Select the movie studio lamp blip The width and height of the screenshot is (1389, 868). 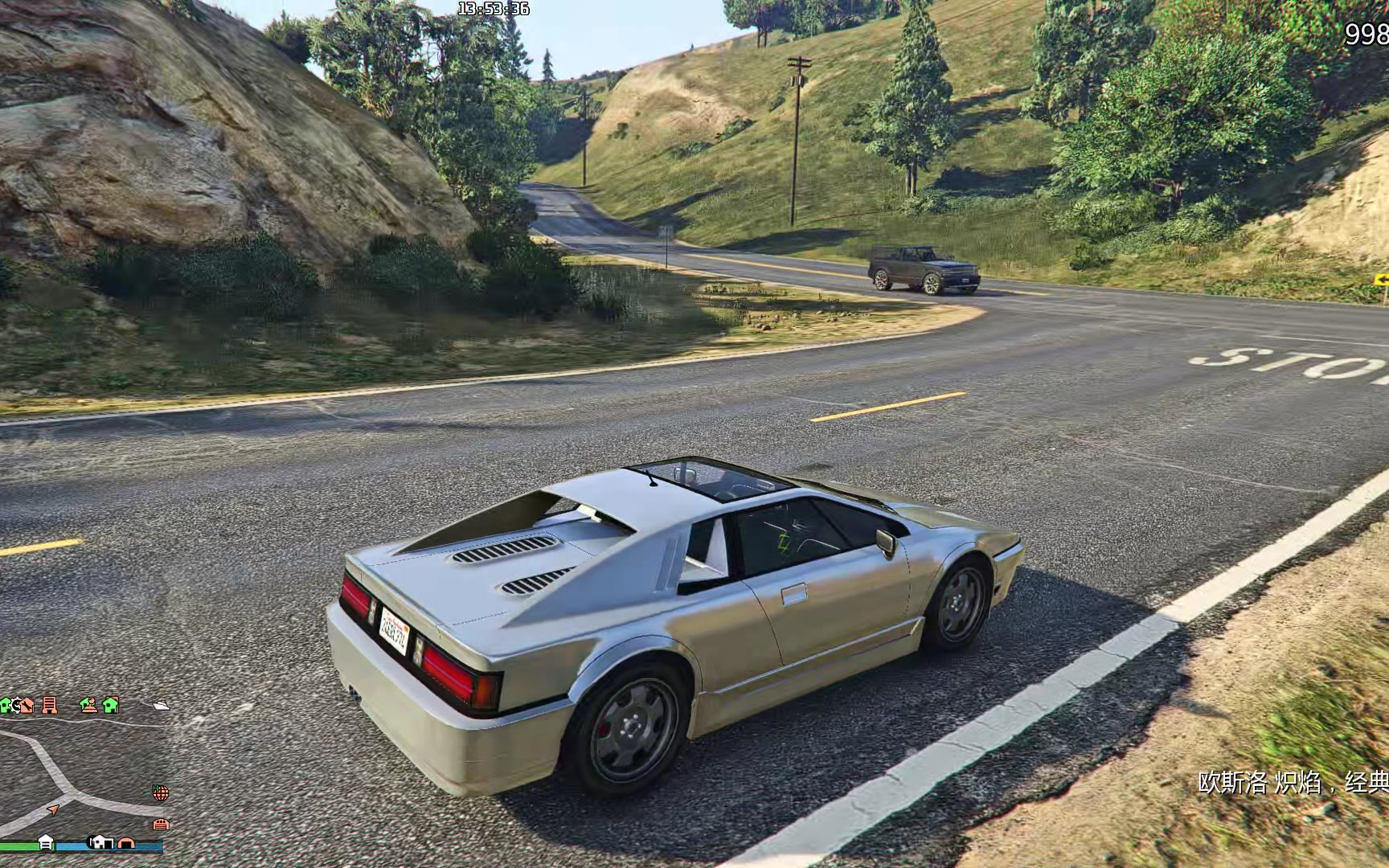89,706
